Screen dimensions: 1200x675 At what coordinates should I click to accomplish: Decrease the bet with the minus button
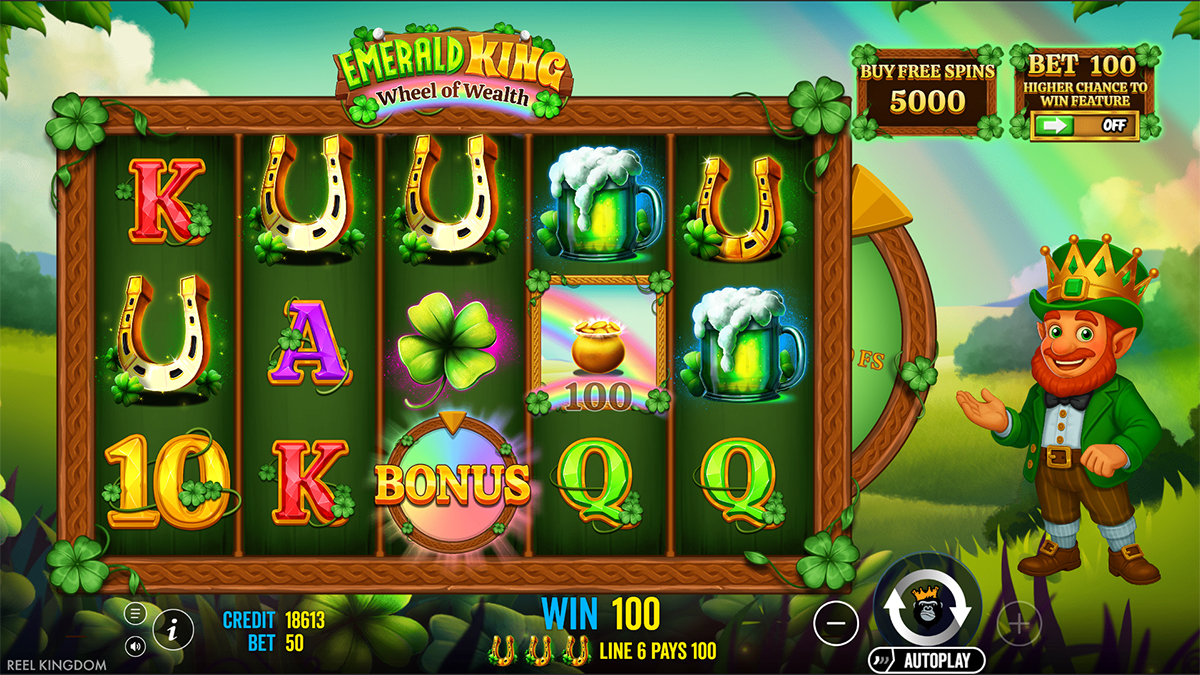tap(836, 624)
